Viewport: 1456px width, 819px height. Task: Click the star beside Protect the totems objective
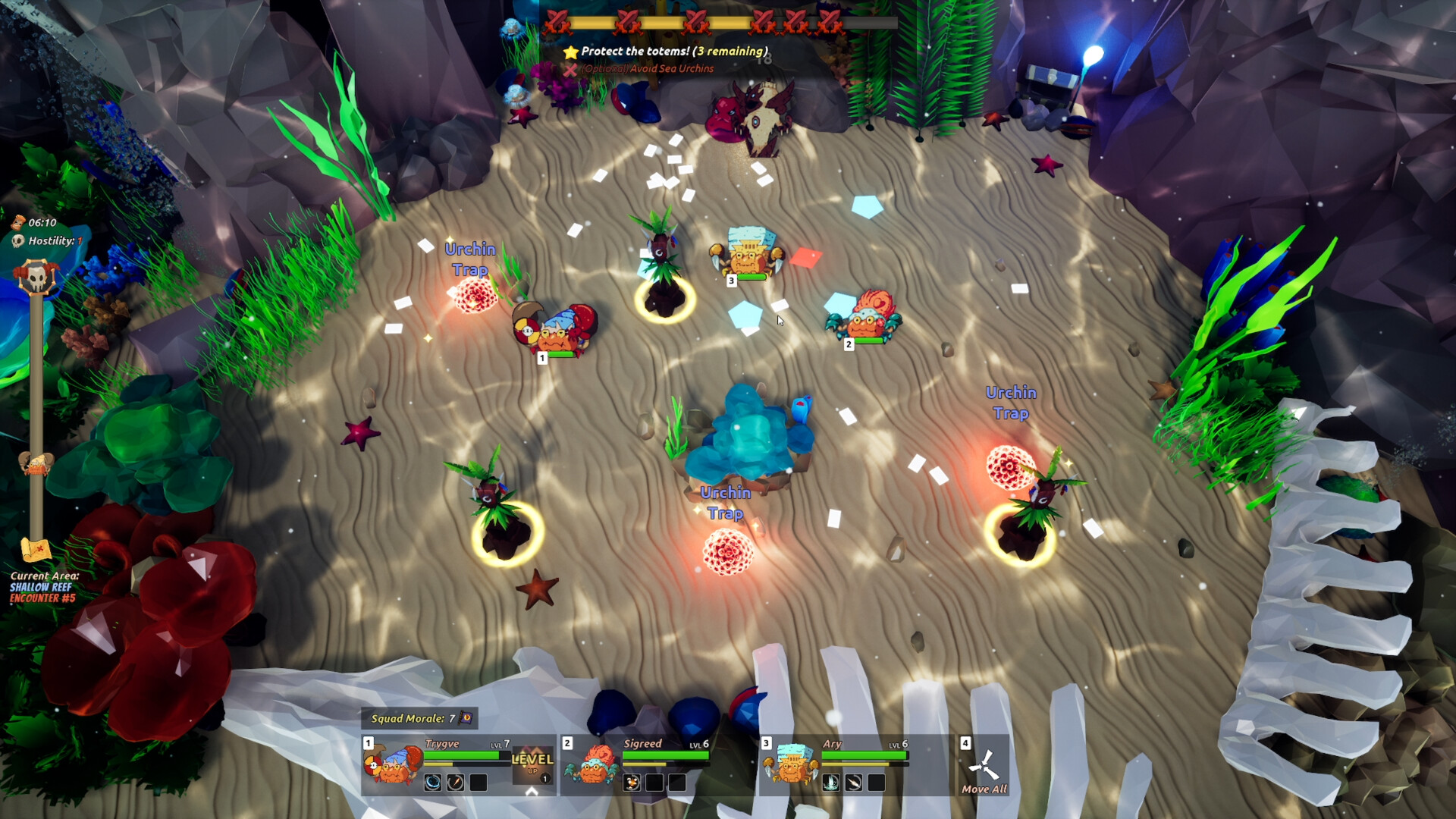571,52
